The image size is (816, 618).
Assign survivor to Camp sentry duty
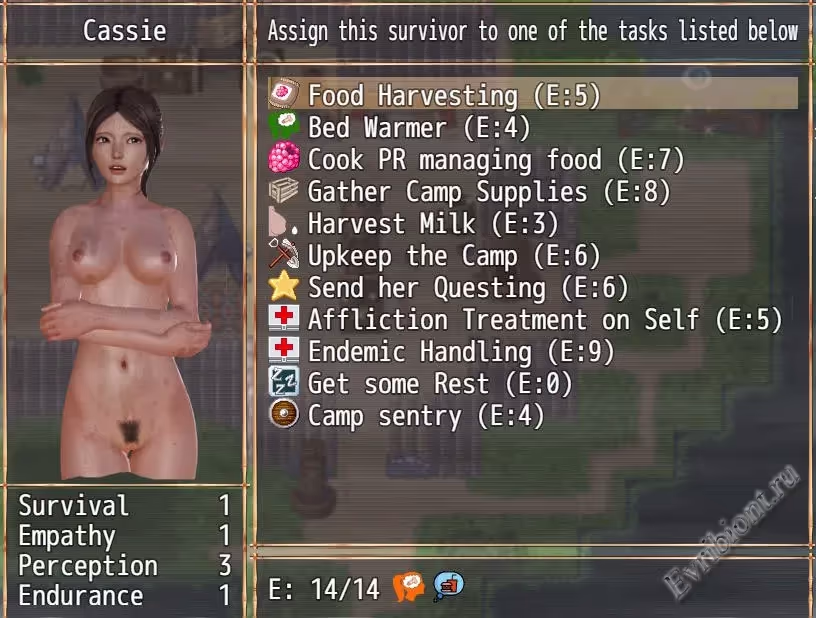(425, 416)
